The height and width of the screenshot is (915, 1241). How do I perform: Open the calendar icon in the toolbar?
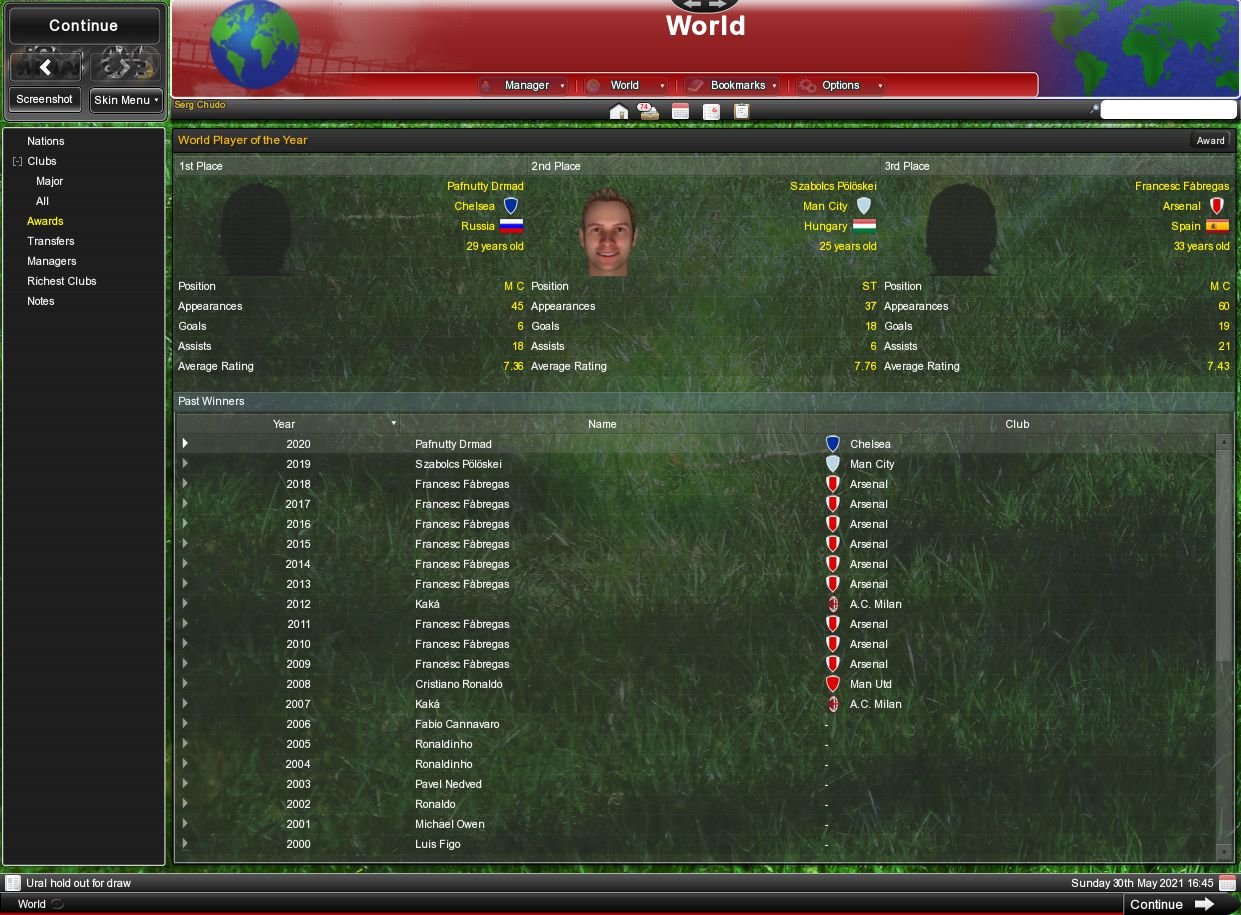(x=680, y=111)
